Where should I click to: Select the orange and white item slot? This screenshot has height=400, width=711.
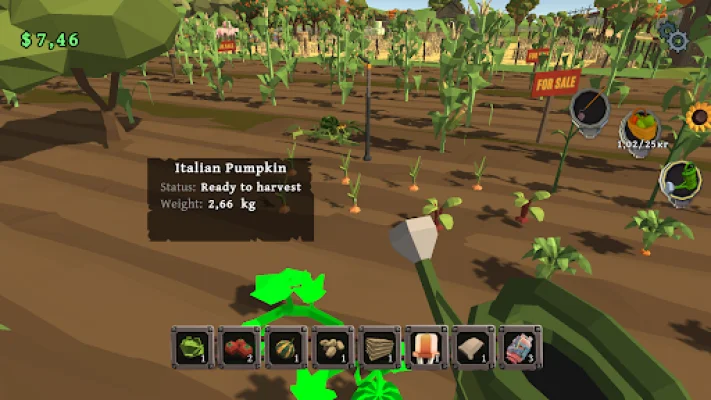click(426, 347)
